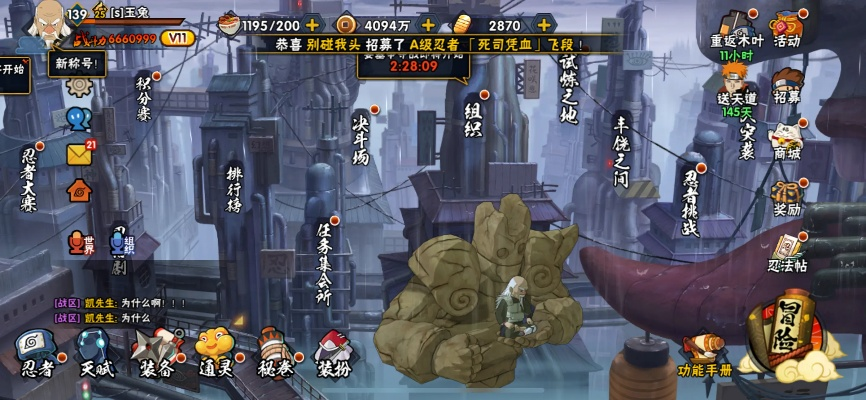Add stamina with the ramen plus button
This screenshot has height=400, width=866.
click(x=313, y=24)
